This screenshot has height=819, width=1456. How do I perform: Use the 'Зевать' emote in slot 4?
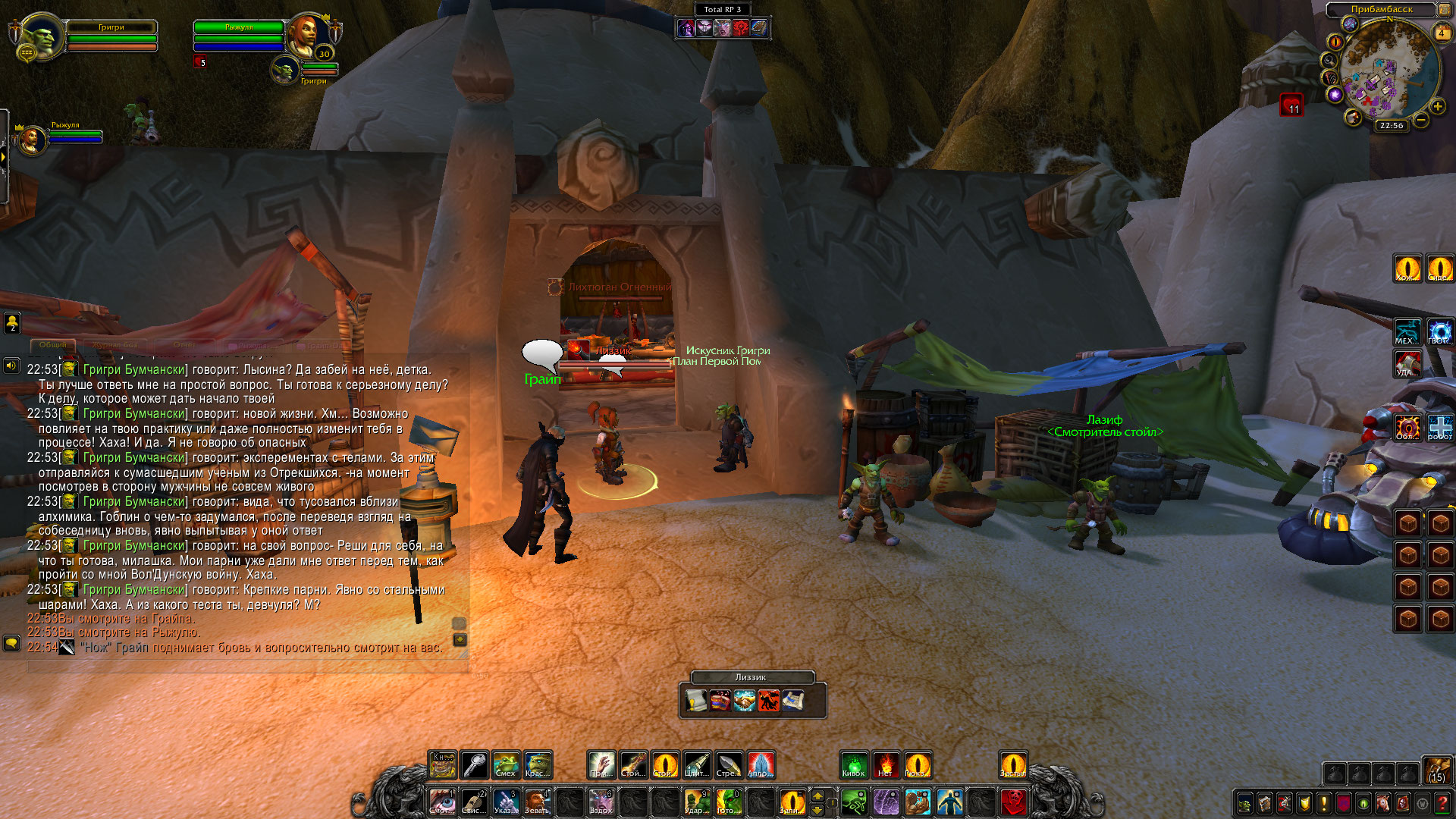pos(537,802)
